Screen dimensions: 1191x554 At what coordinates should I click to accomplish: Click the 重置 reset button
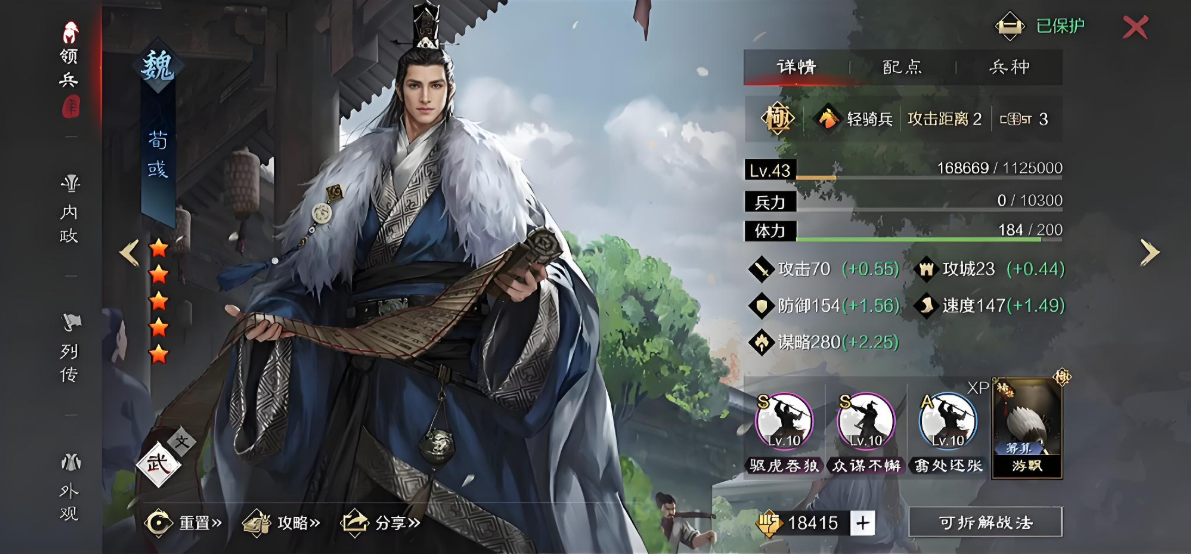(x=184, y=522)
